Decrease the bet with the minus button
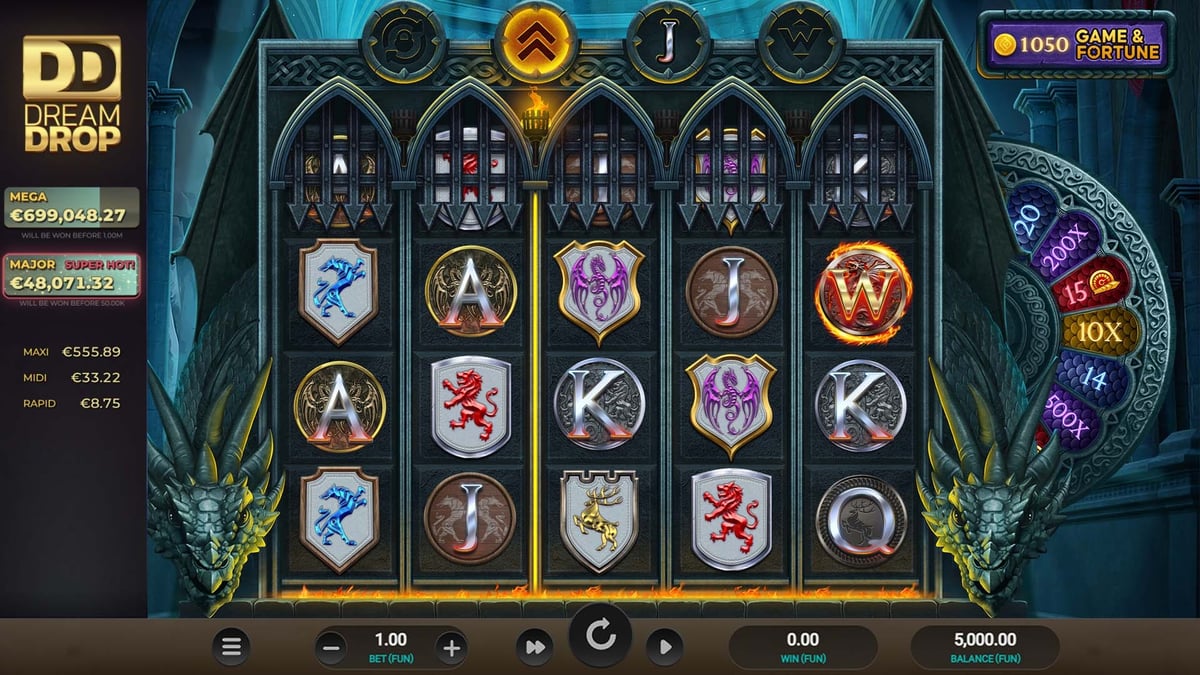 [x=332, y=648]
